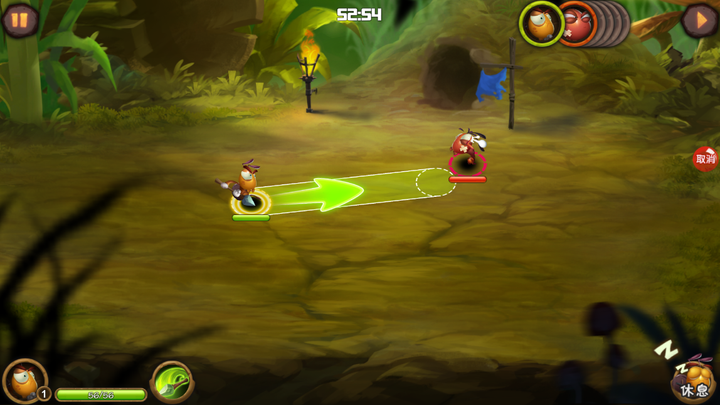The width and height of the screenshot is (720, 405).
Task: Pause the battle with the pause button
Action: point(19,19)
